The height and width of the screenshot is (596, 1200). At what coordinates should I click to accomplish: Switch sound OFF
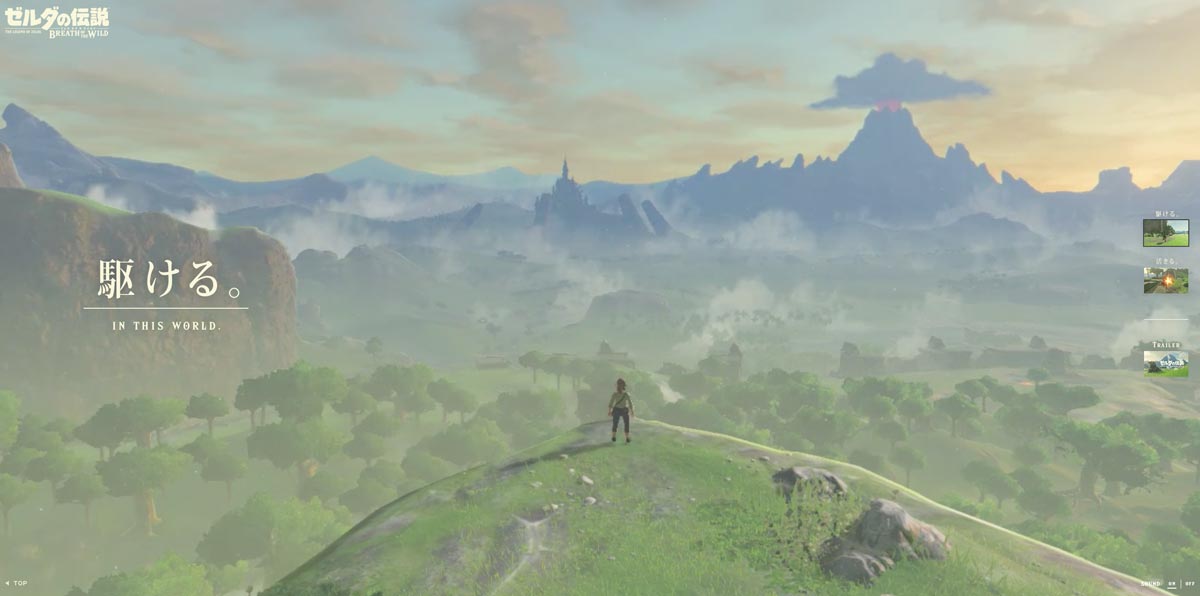click(1189, 584)
